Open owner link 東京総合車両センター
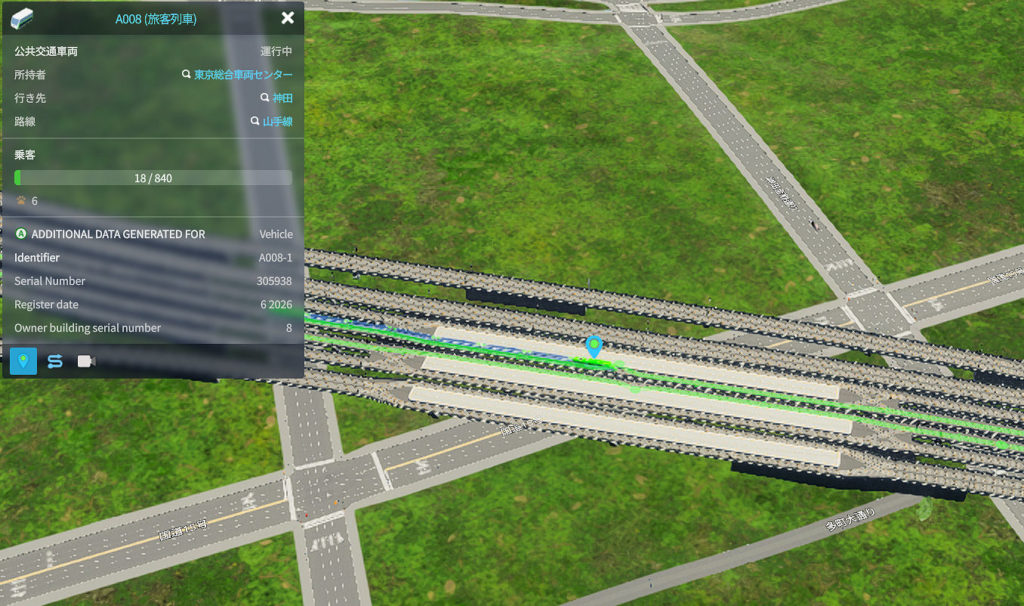 (243, 75)
